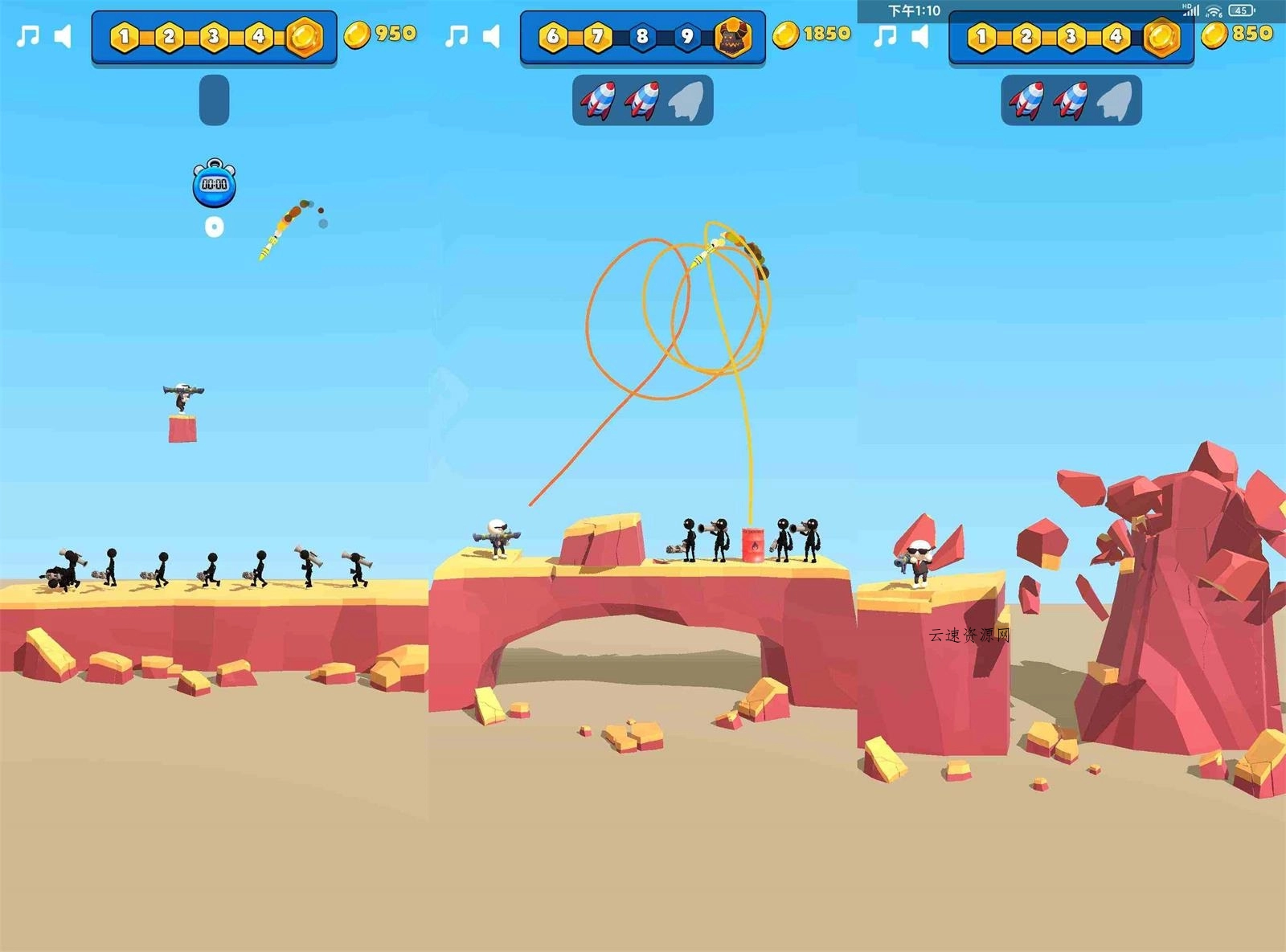Toggle the sound speaker on the 850-coin screen
The width and height of the screenshot is (1286, 952).
(x=920, y=36)
